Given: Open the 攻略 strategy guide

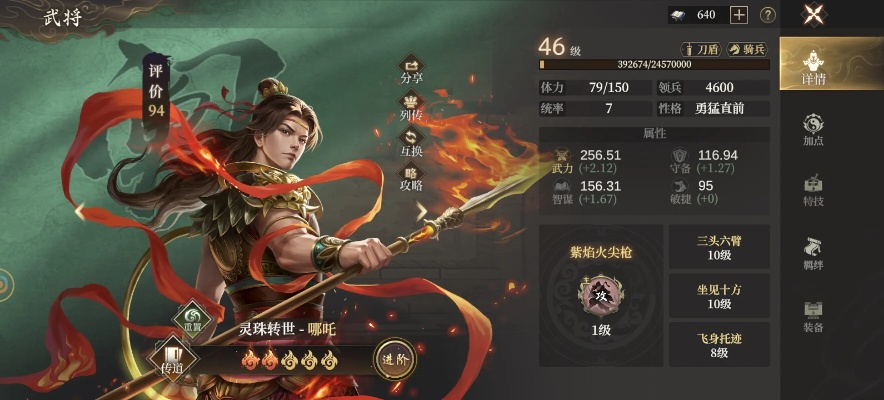Looking at the screenshot, I should (411, 180).
